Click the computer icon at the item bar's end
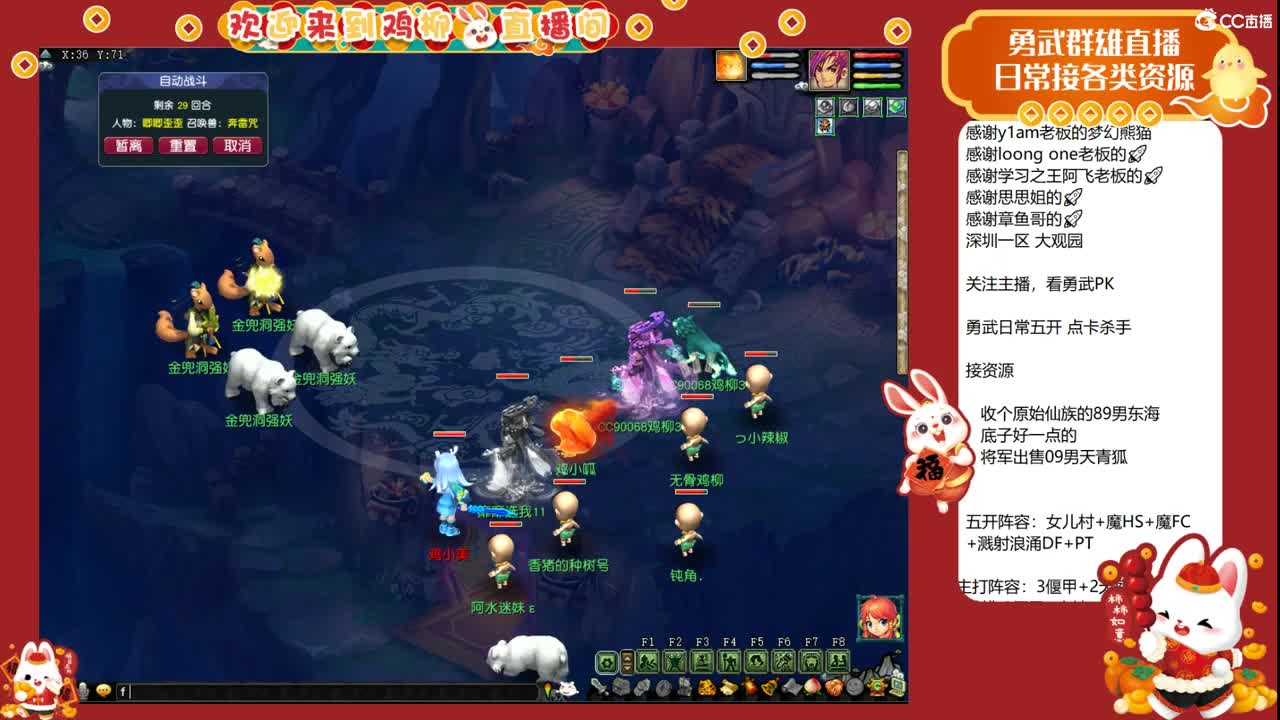1280x720 pixels. 897,688
